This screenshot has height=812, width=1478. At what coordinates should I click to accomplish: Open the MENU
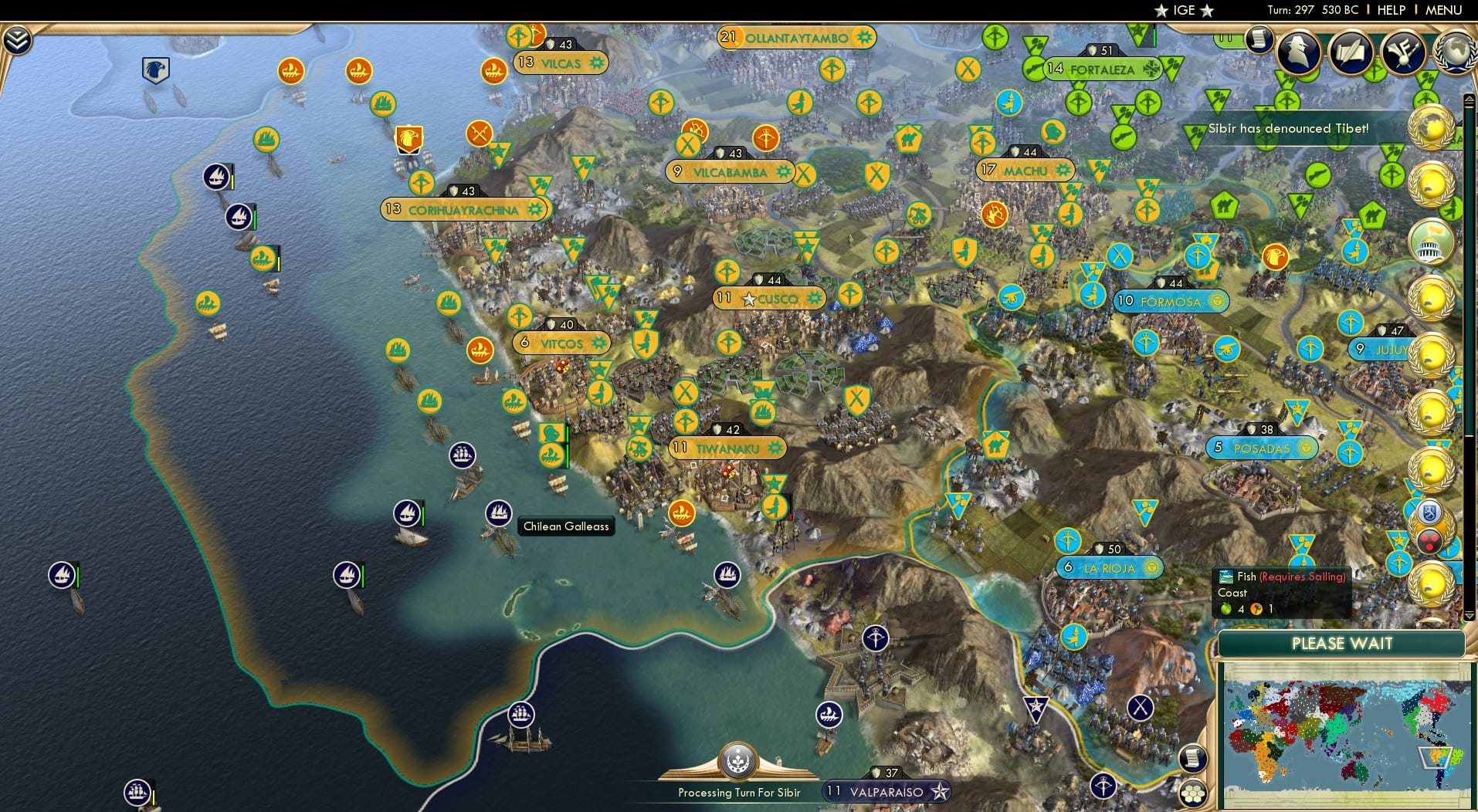pyautogui.click(x=1442, y=10)
